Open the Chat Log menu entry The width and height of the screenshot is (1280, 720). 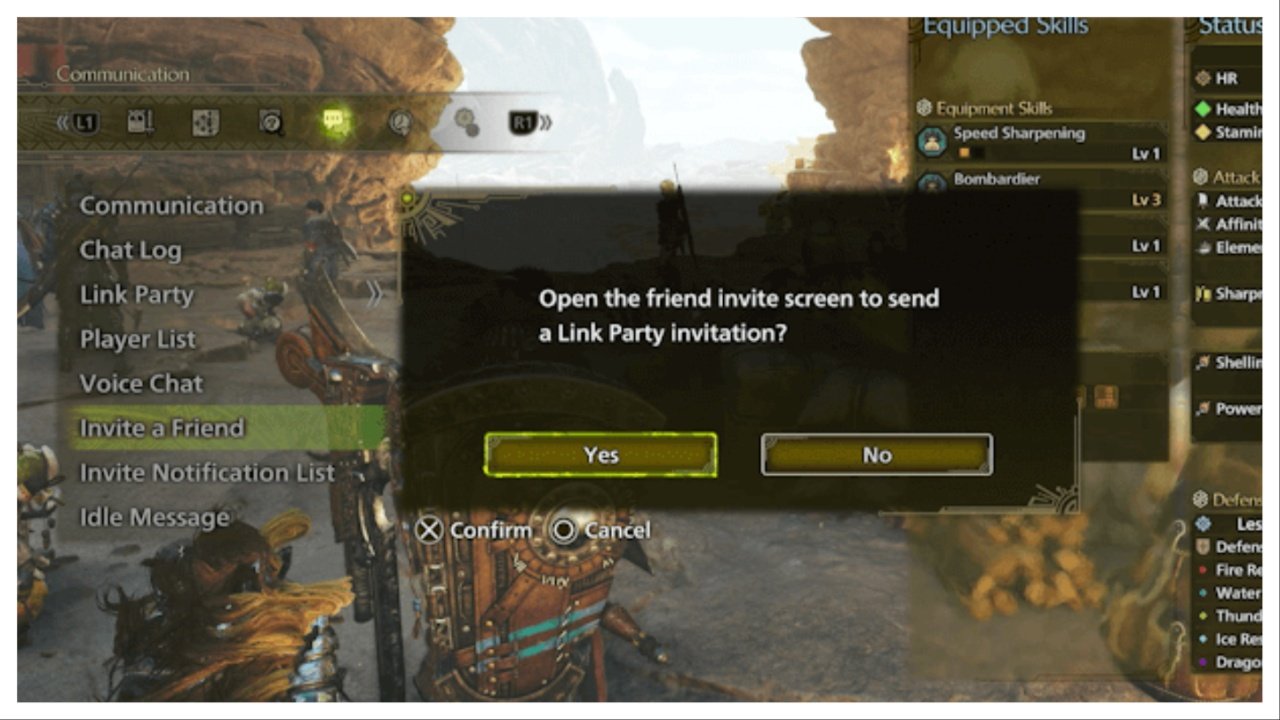(x=130, y=250)
